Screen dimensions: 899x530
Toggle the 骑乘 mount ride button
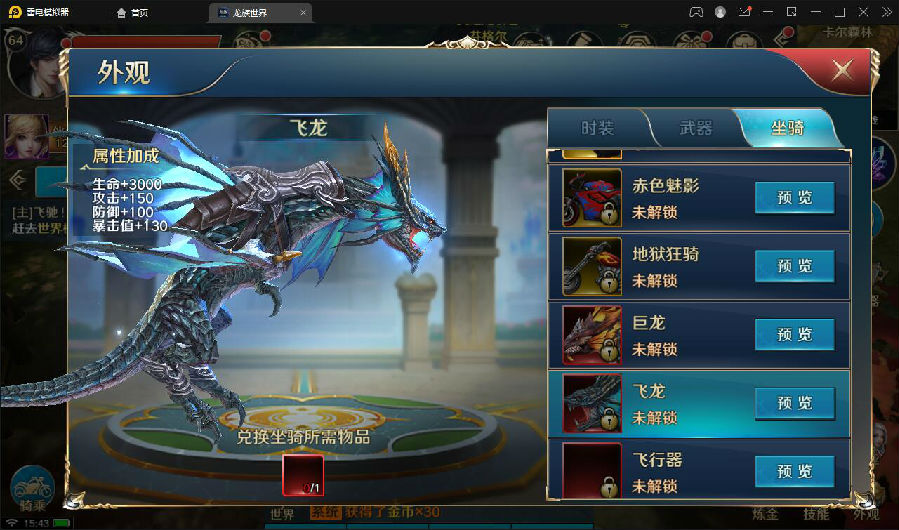pos(31,491)
